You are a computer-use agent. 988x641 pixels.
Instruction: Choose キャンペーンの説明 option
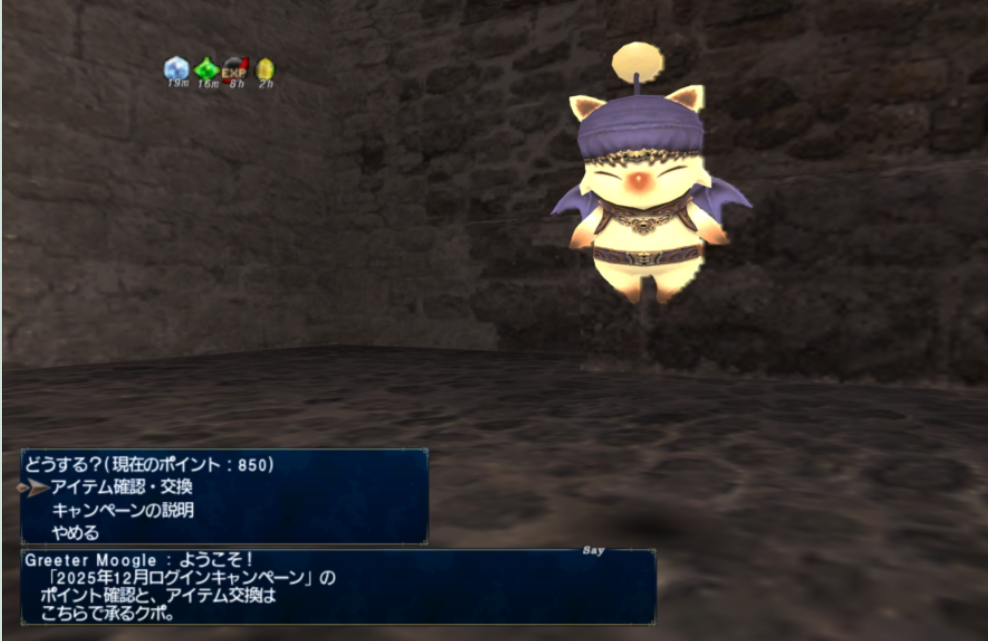click(x=122, y=510)
